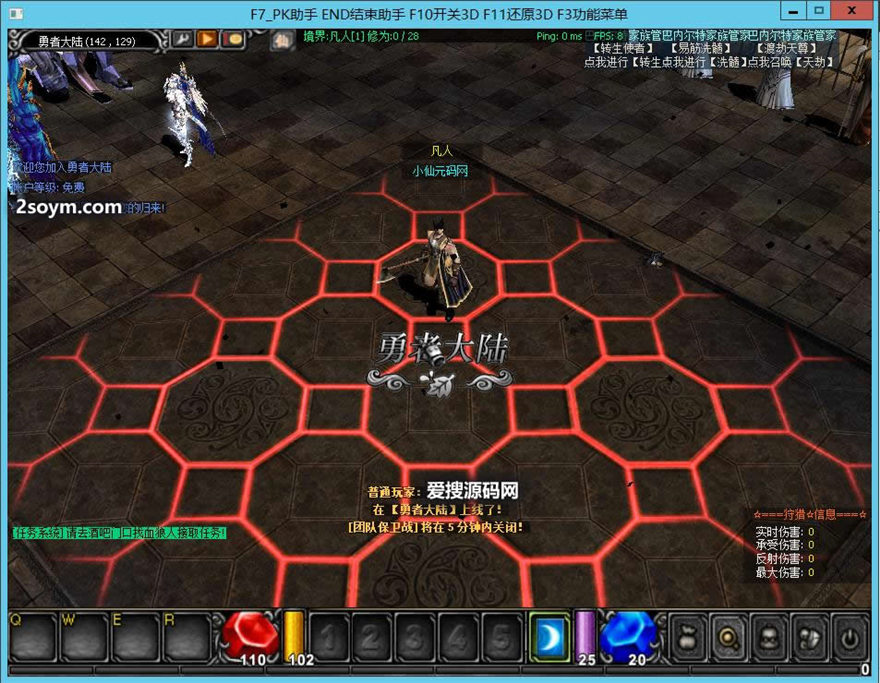The height and width of the screenshot is (683, 880).
Task: Open the wrench settings button
Action: [183, 39]
